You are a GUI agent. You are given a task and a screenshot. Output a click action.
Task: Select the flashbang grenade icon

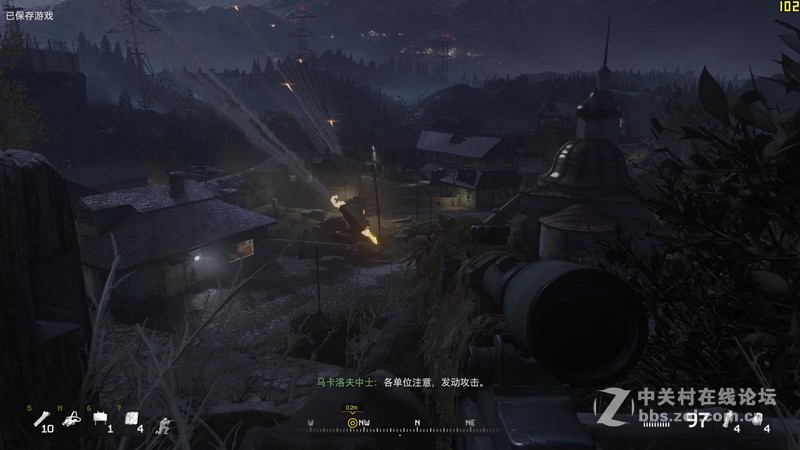click(x=727, y=419)
